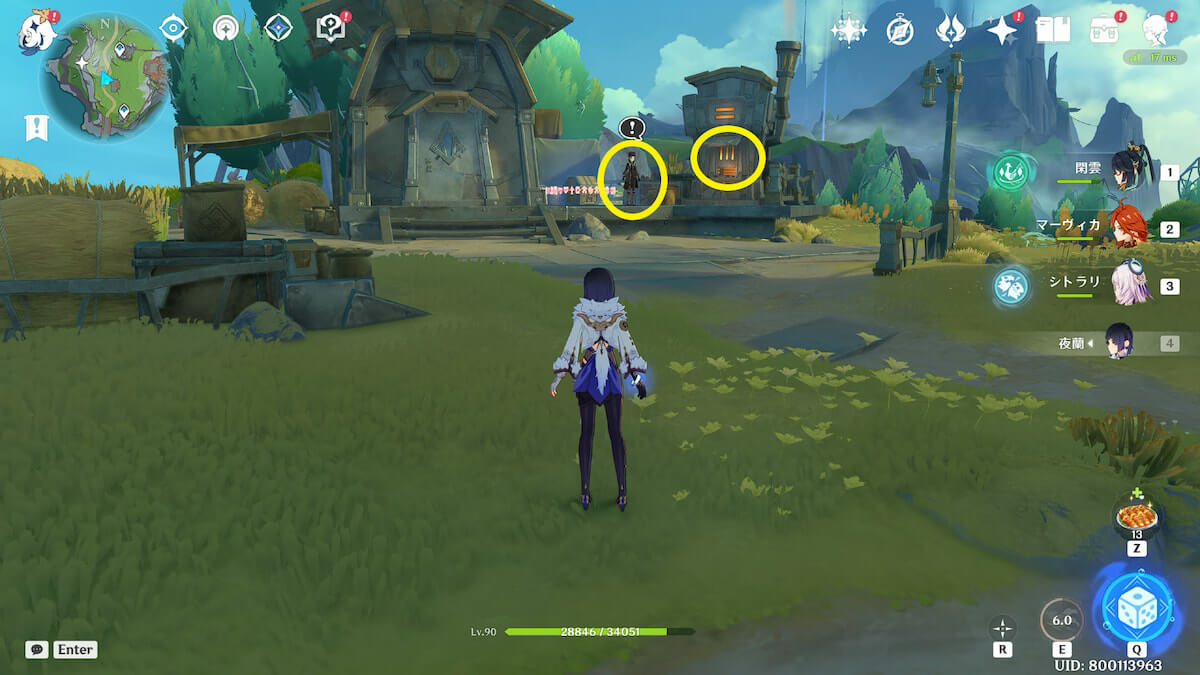Open the quest book icon with question mark
Viewport: 1200px width, 675px height.
click(330, 28)
